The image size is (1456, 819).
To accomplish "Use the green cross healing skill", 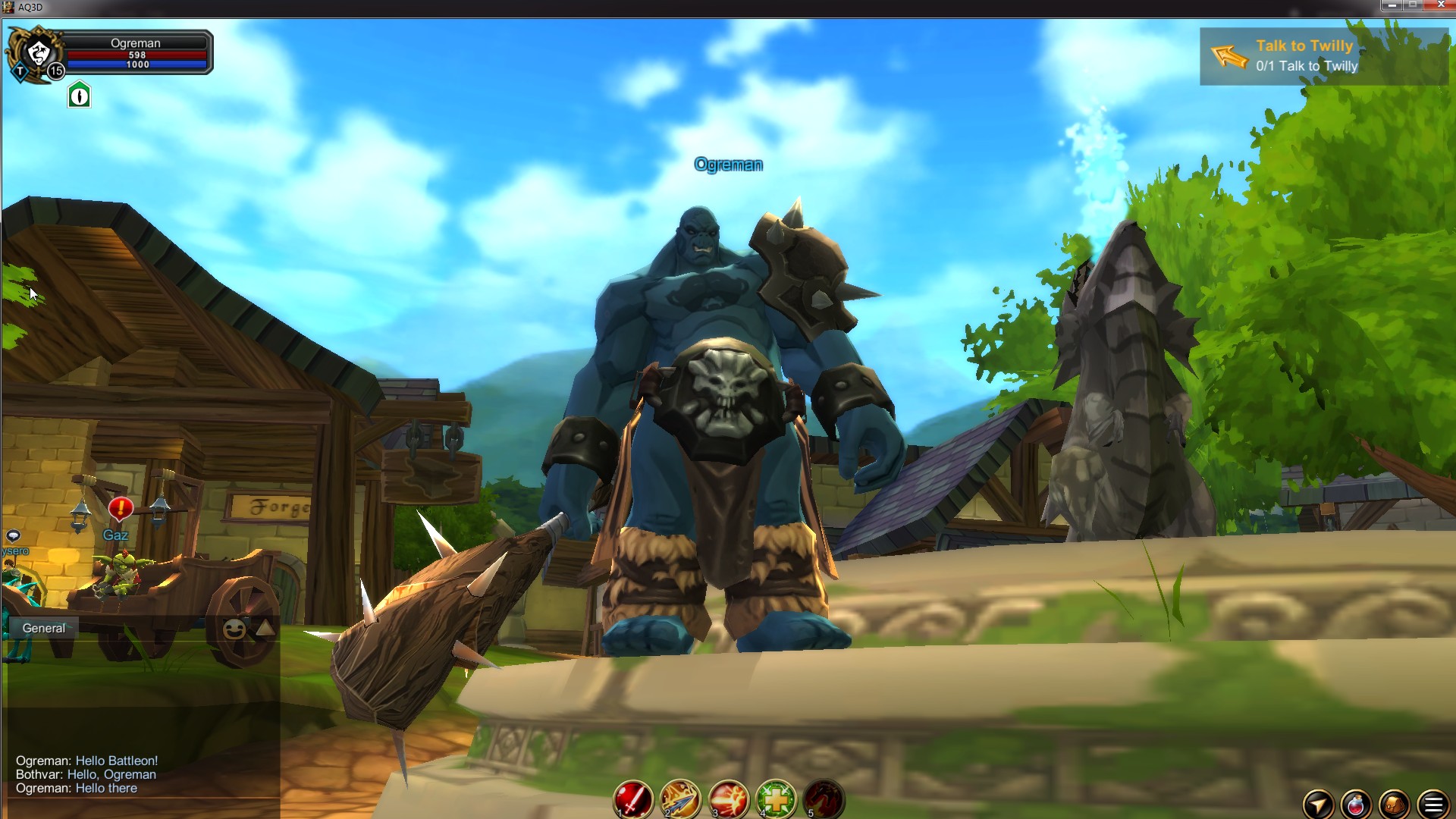I will pos(776,799).
